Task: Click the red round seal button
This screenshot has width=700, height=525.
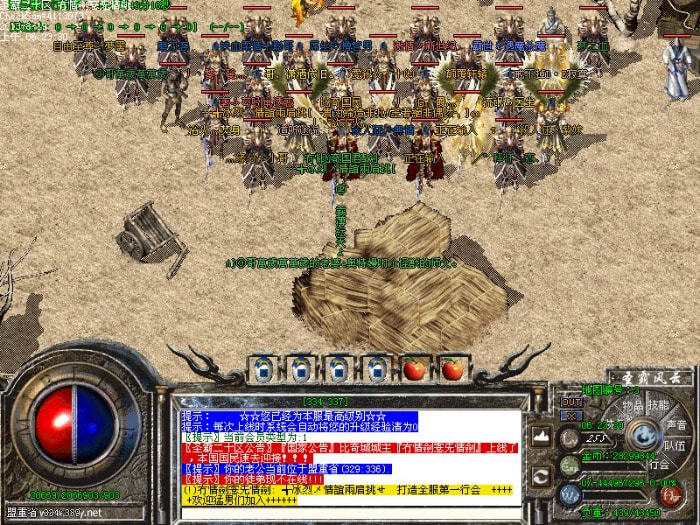Action: tap(670, 492)
